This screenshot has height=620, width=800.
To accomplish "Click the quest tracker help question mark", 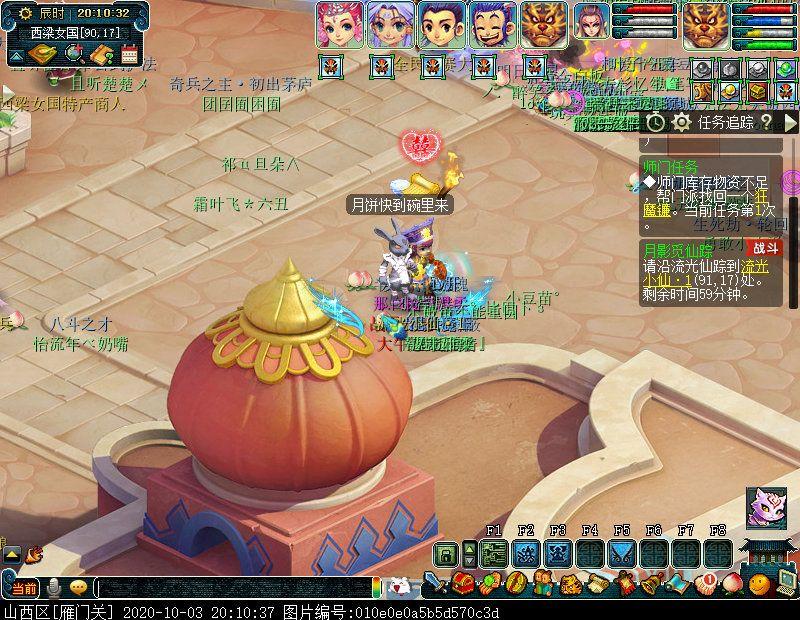I will click(x=765, y=122).
